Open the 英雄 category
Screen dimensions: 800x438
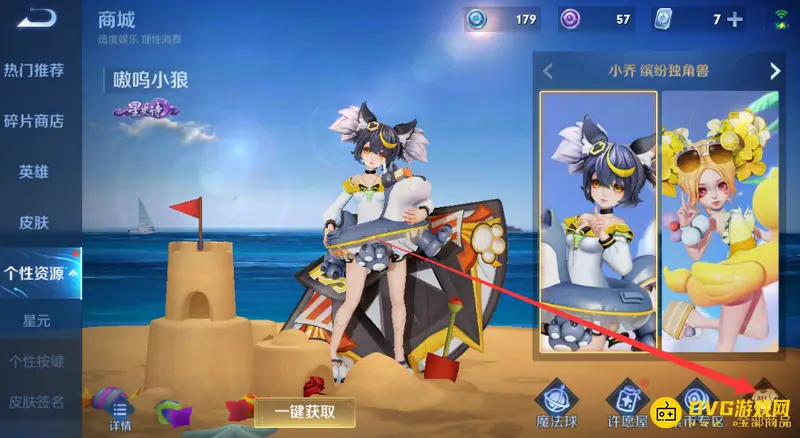click(34, 171)
